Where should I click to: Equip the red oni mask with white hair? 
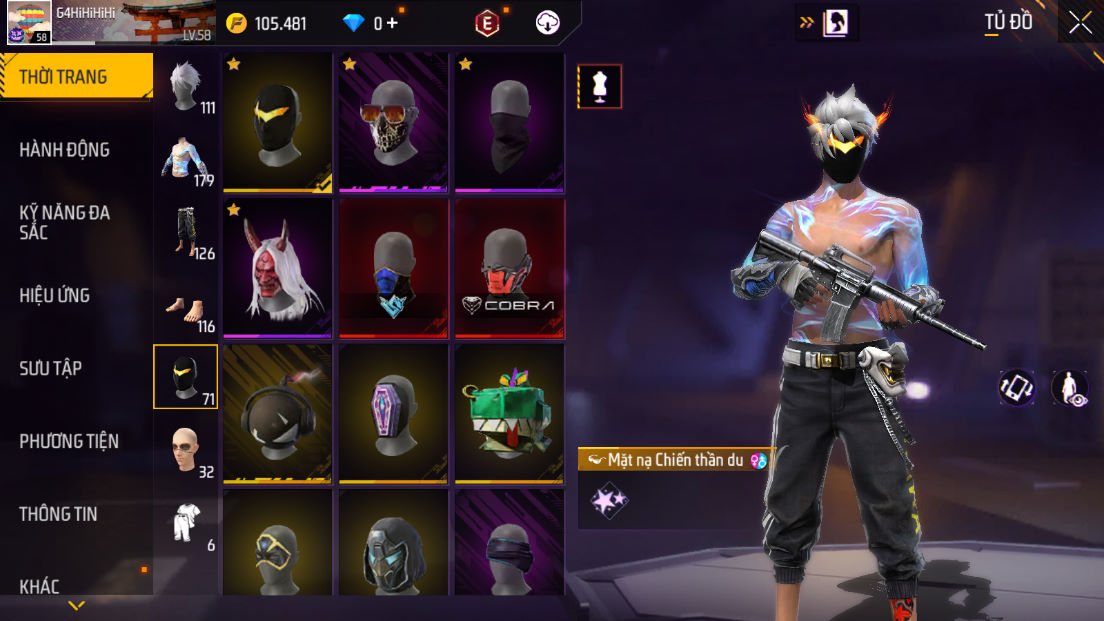[277, 269]
